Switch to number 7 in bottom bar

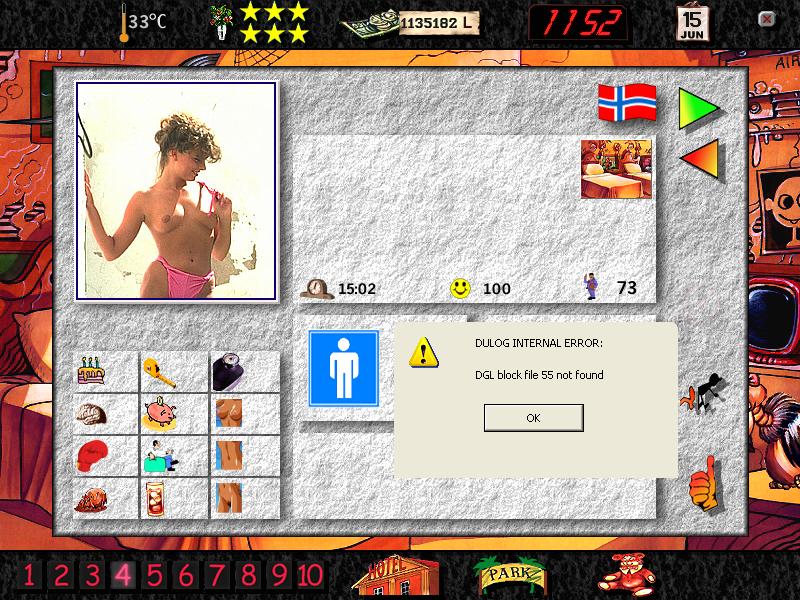pos(217,575)
